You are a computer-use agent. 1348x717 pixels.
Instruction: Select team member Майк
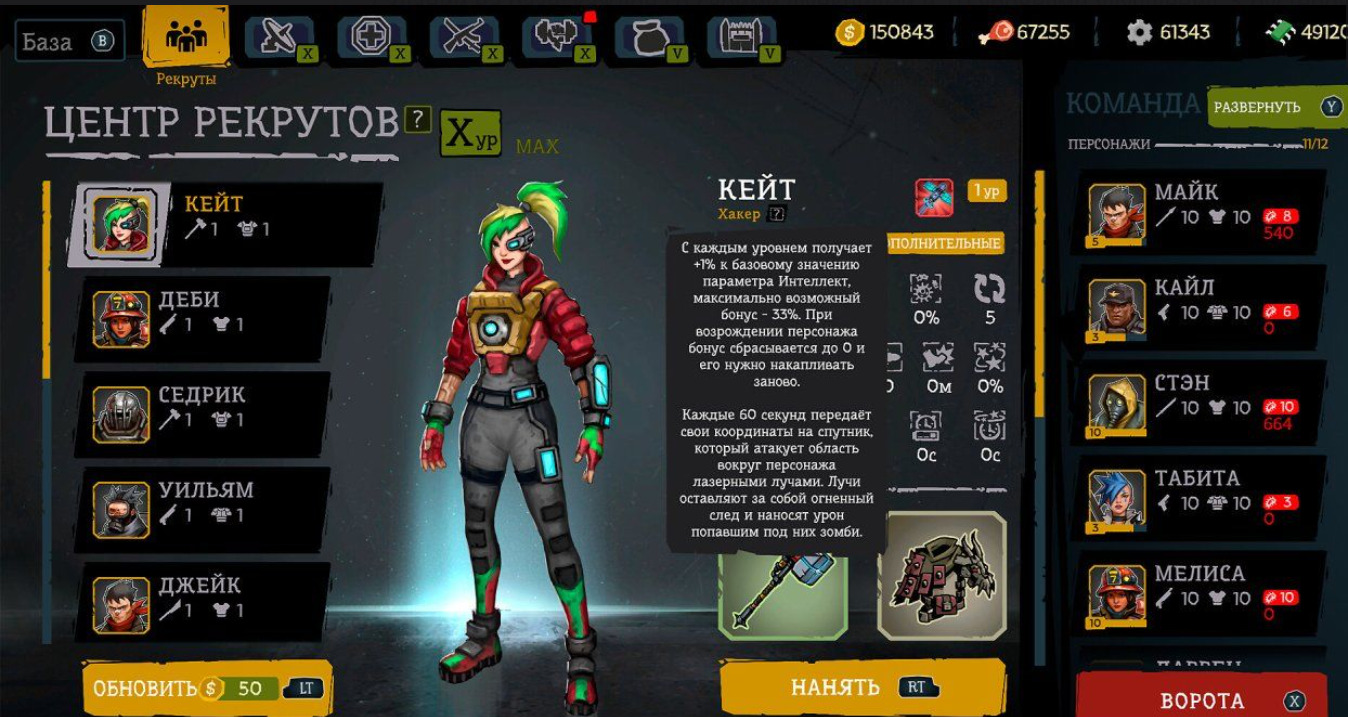click(x=1203, y=211)
